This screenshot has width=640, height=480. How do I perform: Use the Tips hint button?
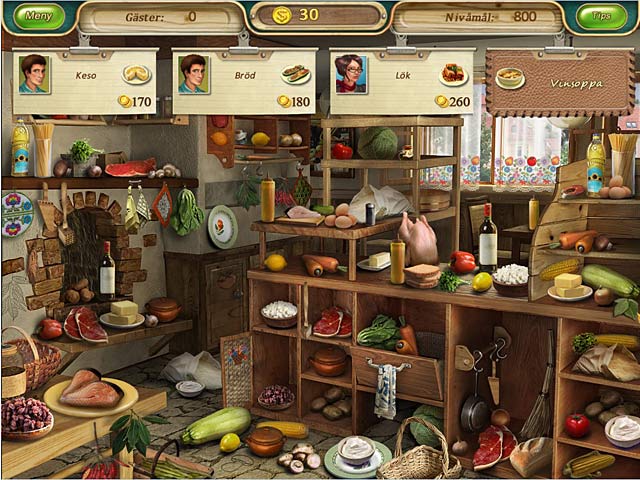[603, 16]
